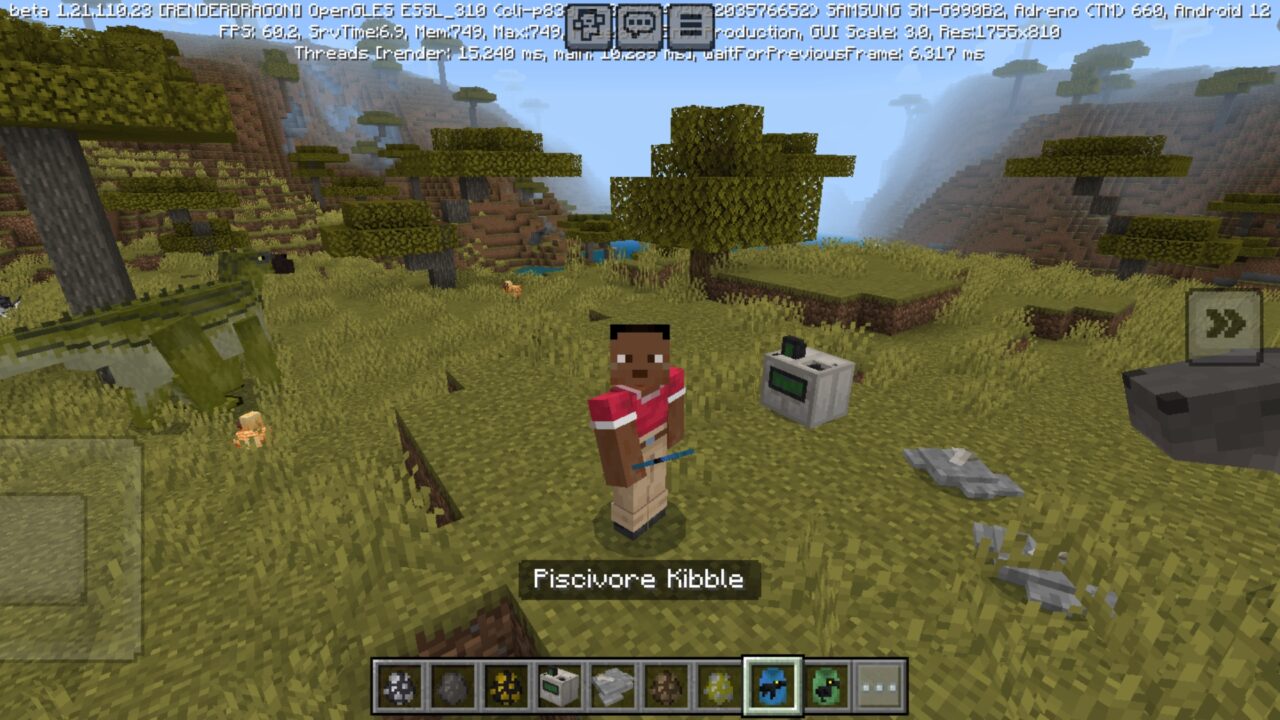
Task: Select the white machine block item in the hotbar
Action: [558, 683]
